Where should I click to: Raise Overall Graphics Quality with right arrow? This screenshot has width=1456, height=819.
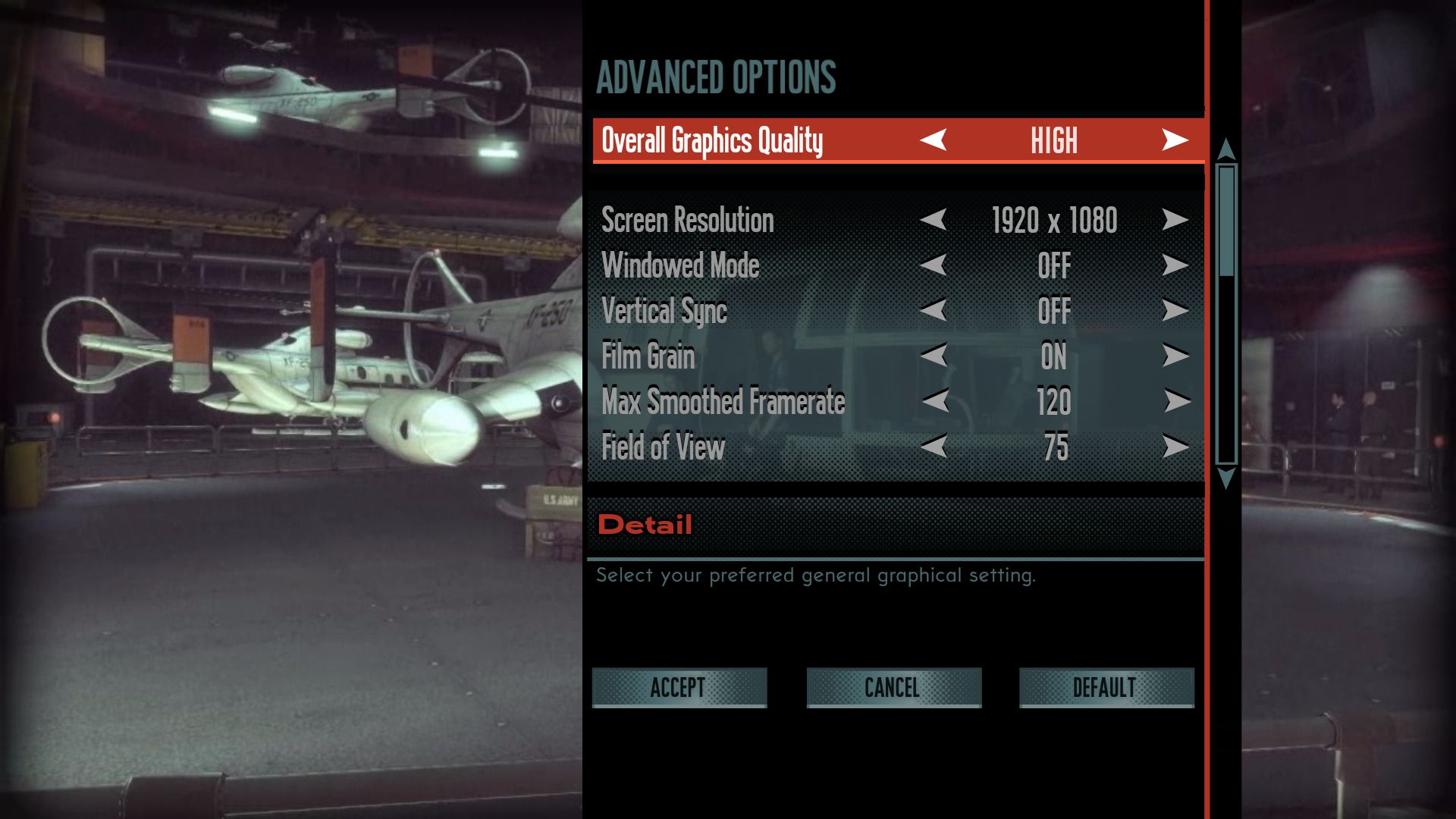tap(1175, 140)
